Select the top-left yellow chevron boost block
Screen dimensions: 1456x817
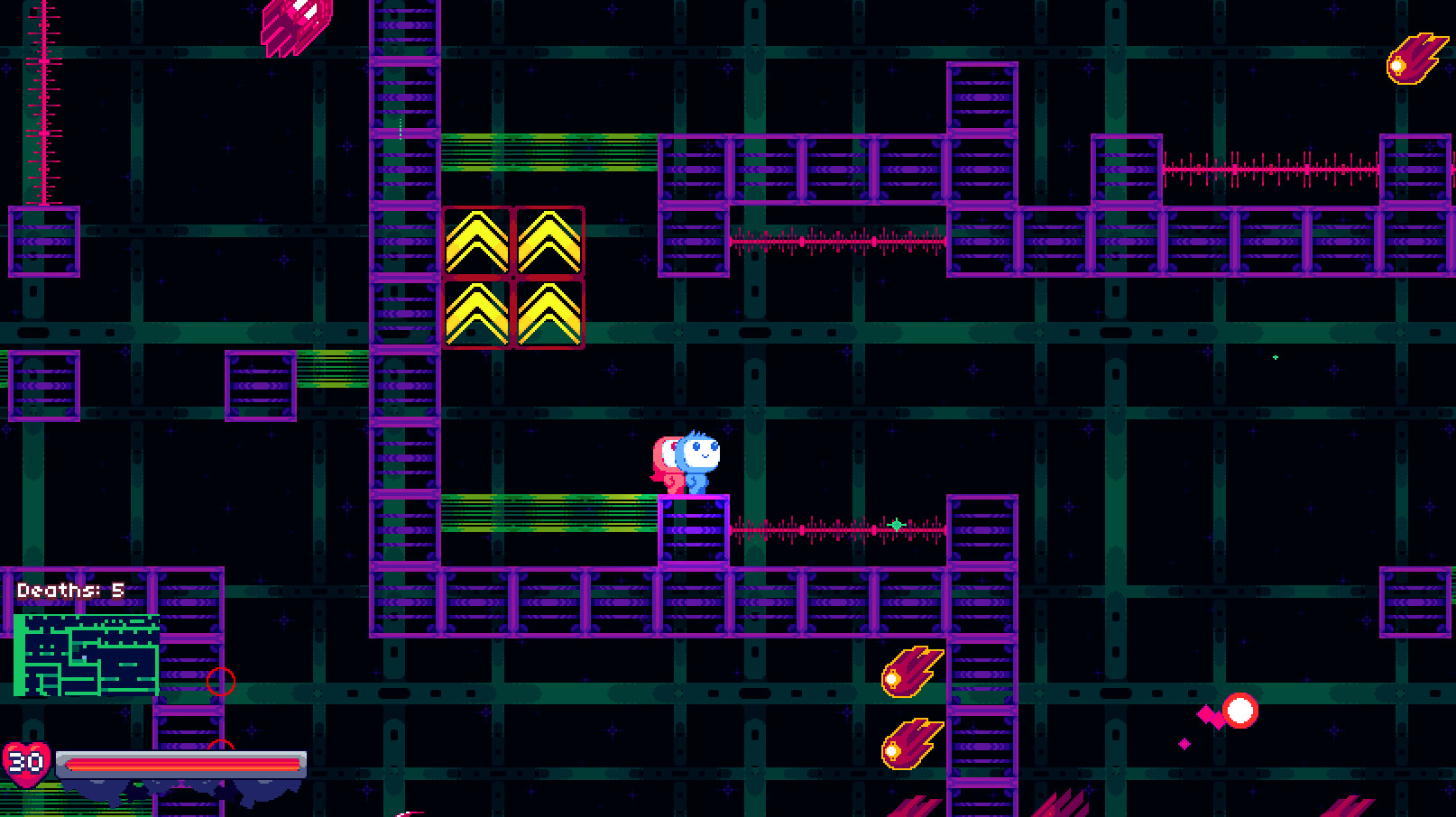(478, 242)
